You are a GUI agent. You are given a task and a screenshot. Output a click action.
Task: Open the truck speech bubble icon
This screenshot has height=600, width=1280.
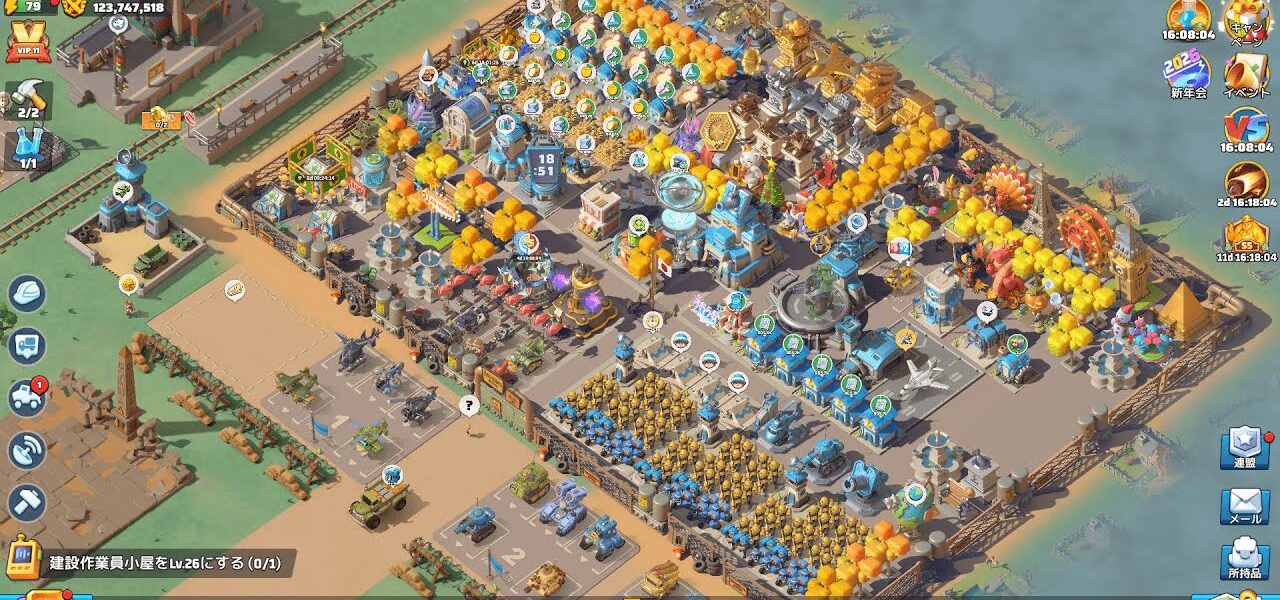27,346
